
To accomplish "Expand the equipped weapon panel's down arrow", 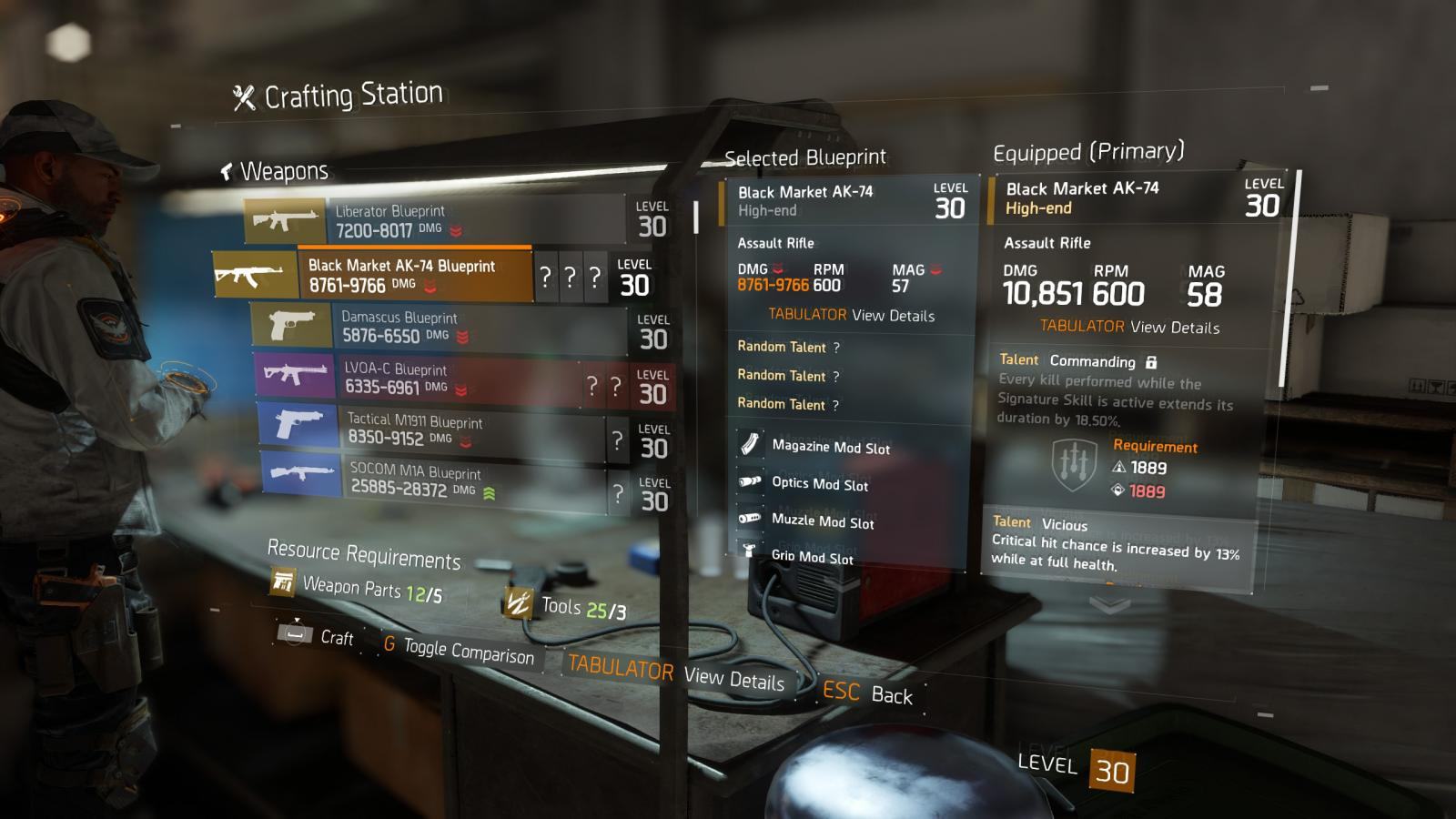I will pyautogui.click(x=1109, y=604).
